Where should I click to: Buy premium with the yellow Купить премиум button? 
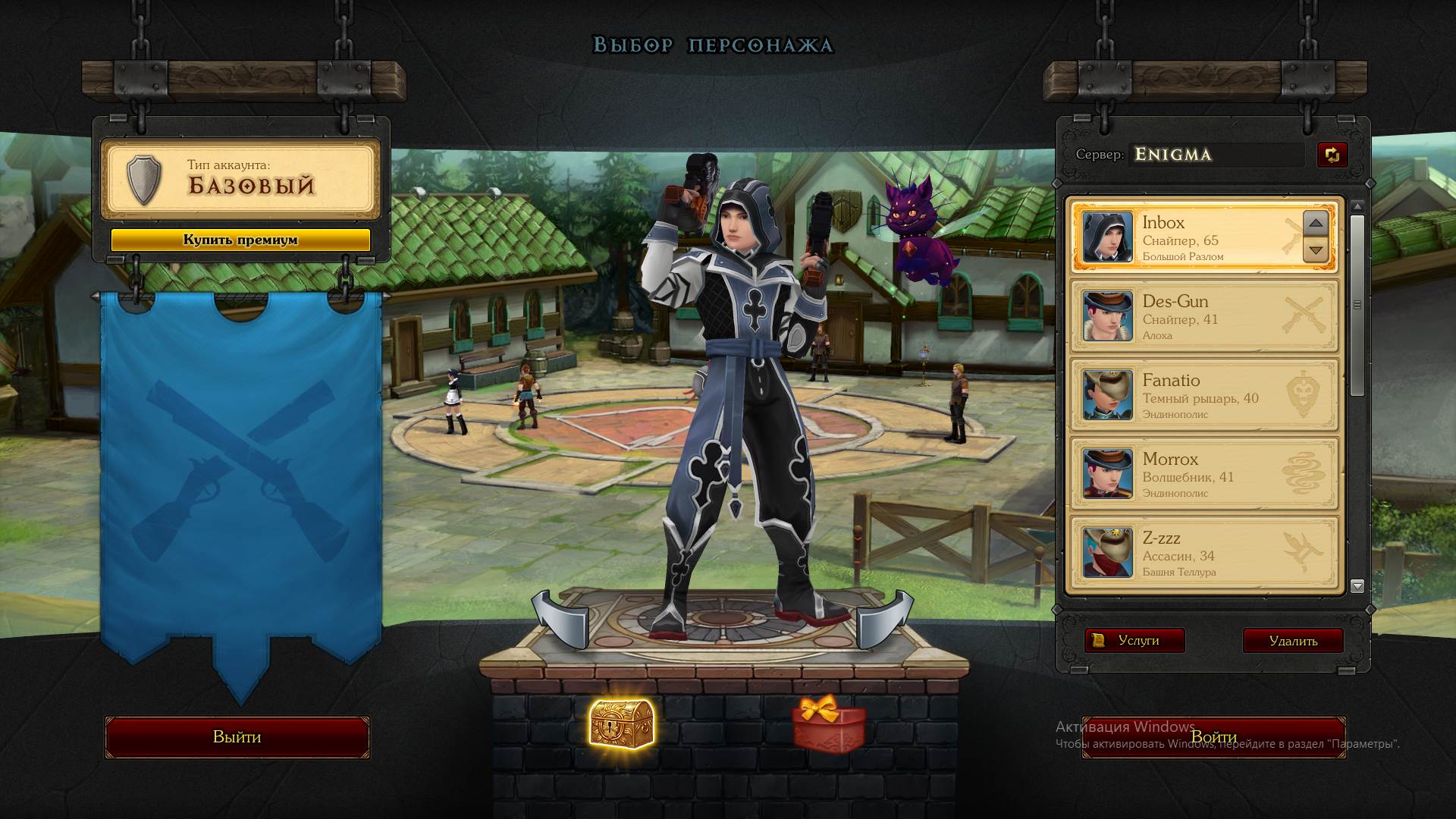pos(240,240)
